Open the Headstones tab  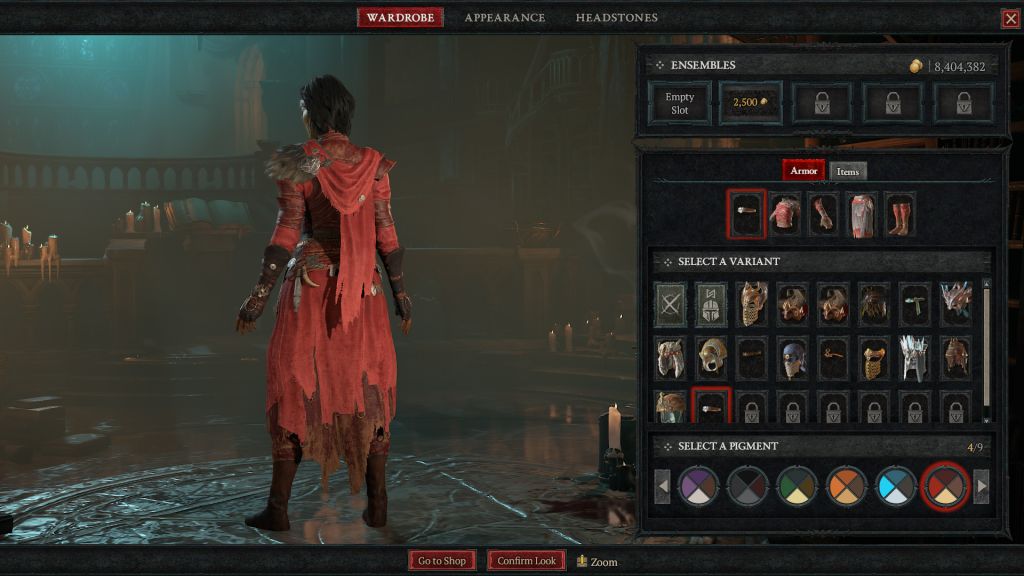[x=616, y=18]
